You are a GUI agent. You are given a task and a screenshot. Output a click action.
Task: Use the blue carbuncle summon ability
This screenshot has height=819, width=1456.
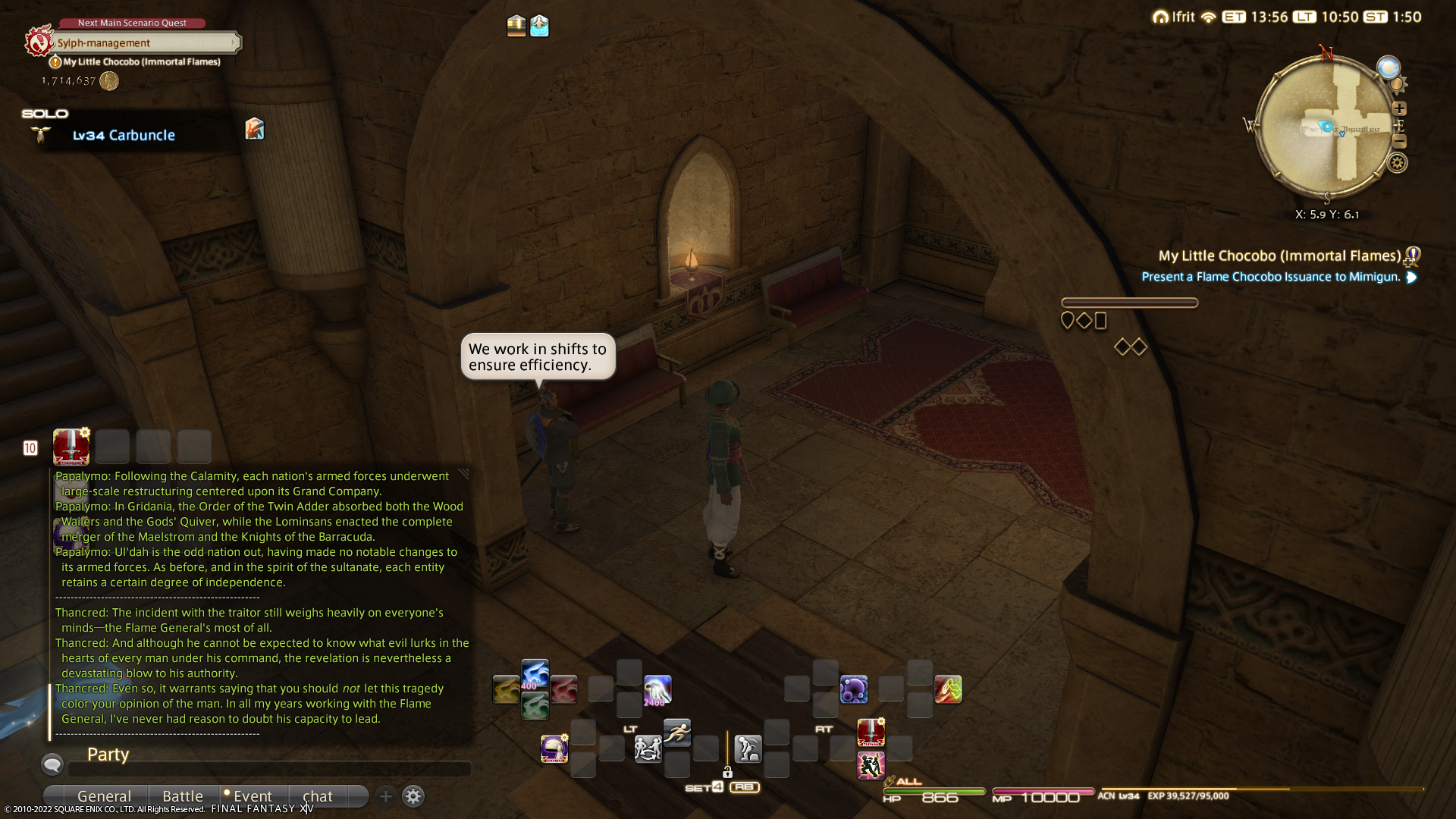(x=535, y=674)
